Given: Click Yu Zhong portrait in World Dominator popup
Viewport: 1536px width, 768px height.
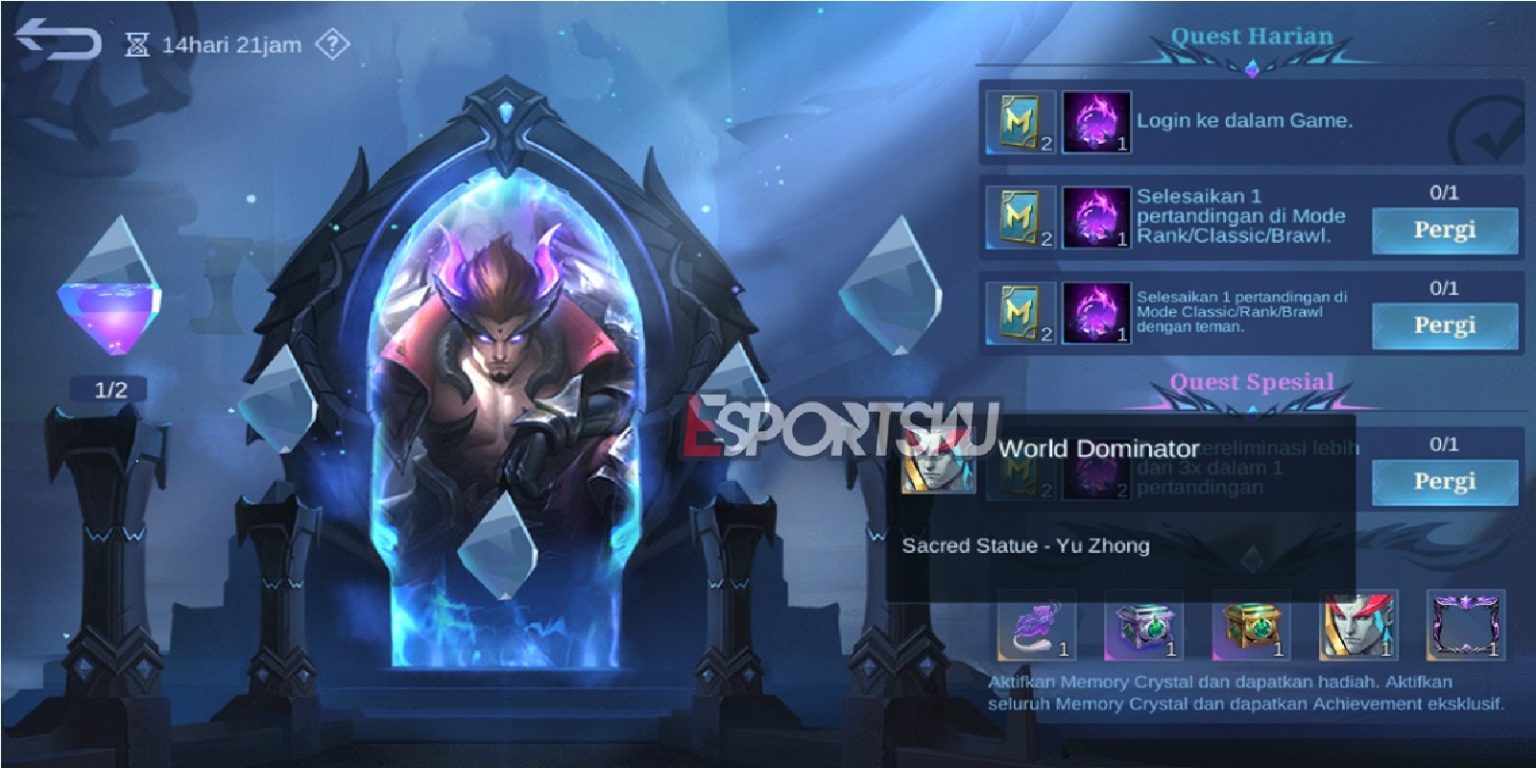Looking at the screenshot, I should [x=938, y=460].
